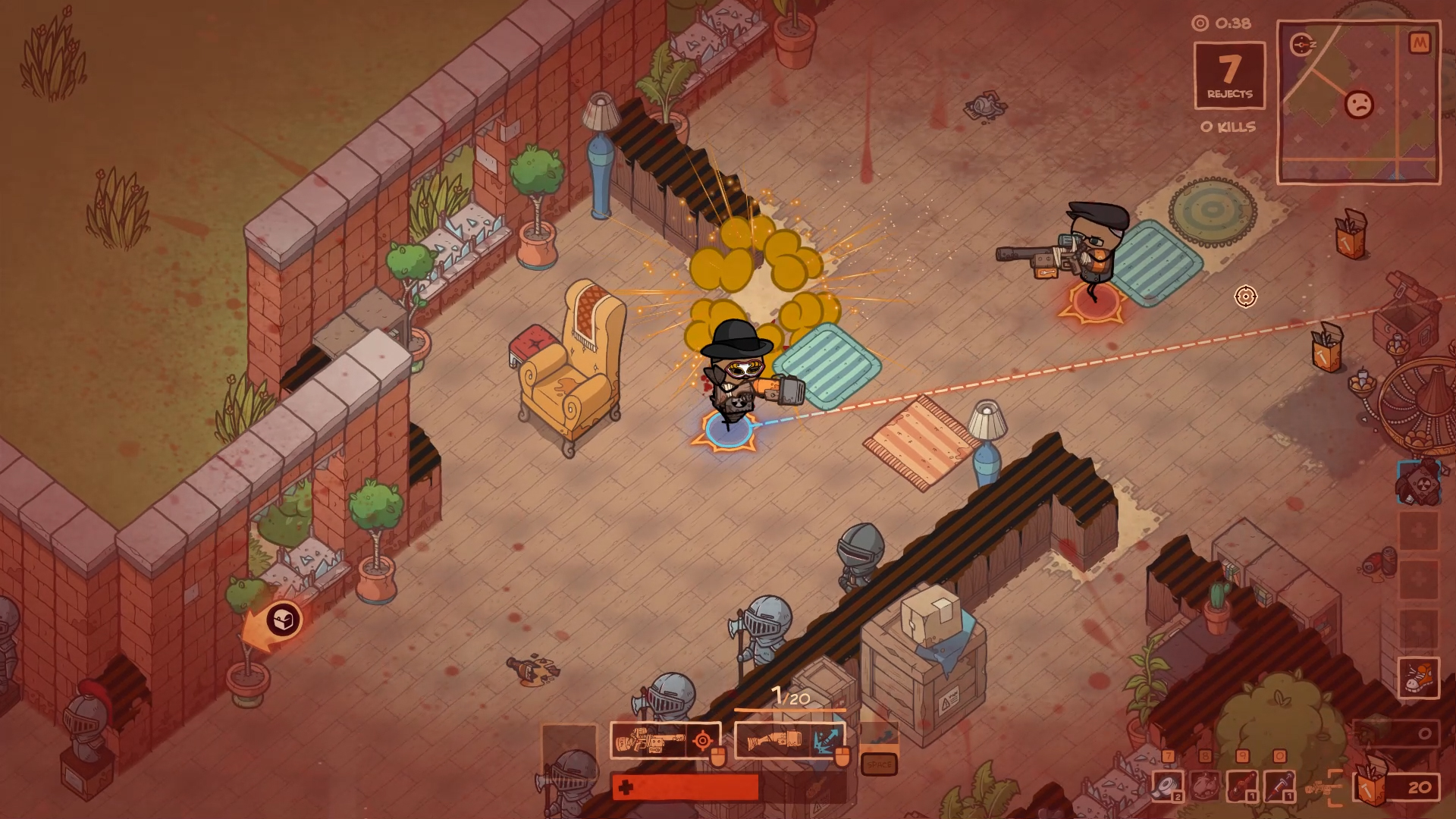Click the sad face marker on the minimap
The width and height of the screenshot is (1456, 819).
(1358, 105)
